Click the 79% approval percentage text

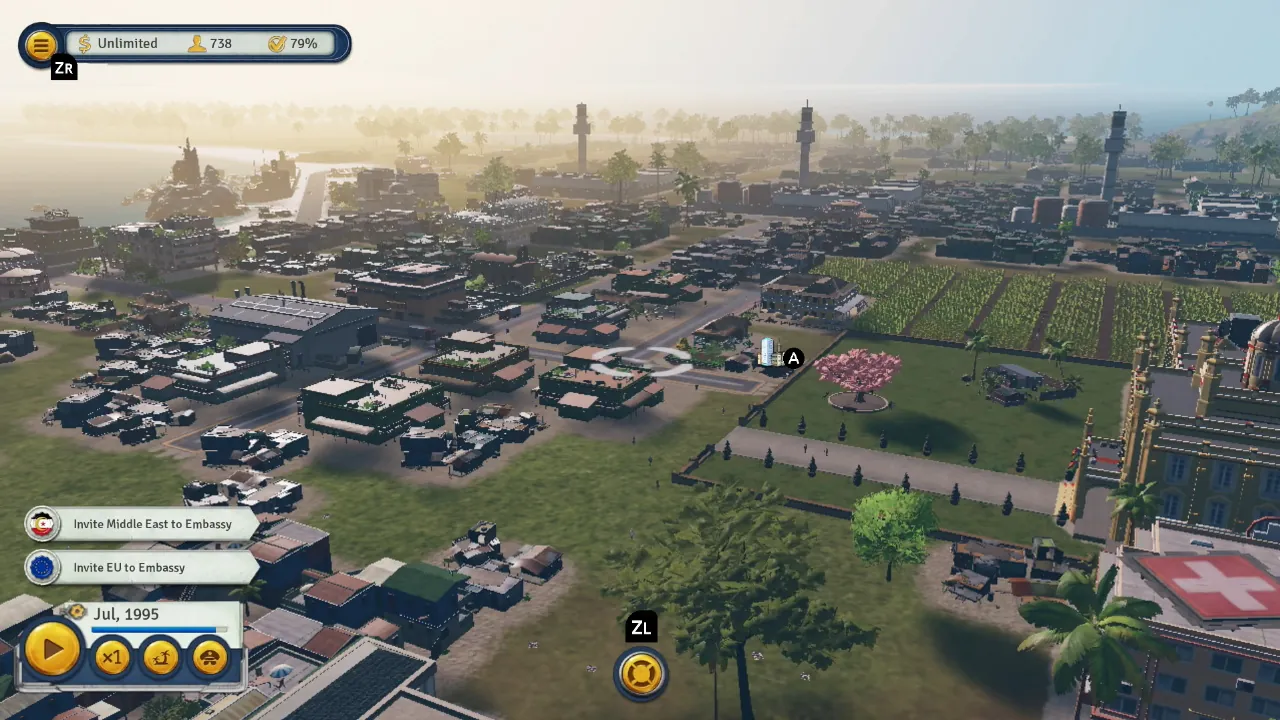[x=303, y=43]
